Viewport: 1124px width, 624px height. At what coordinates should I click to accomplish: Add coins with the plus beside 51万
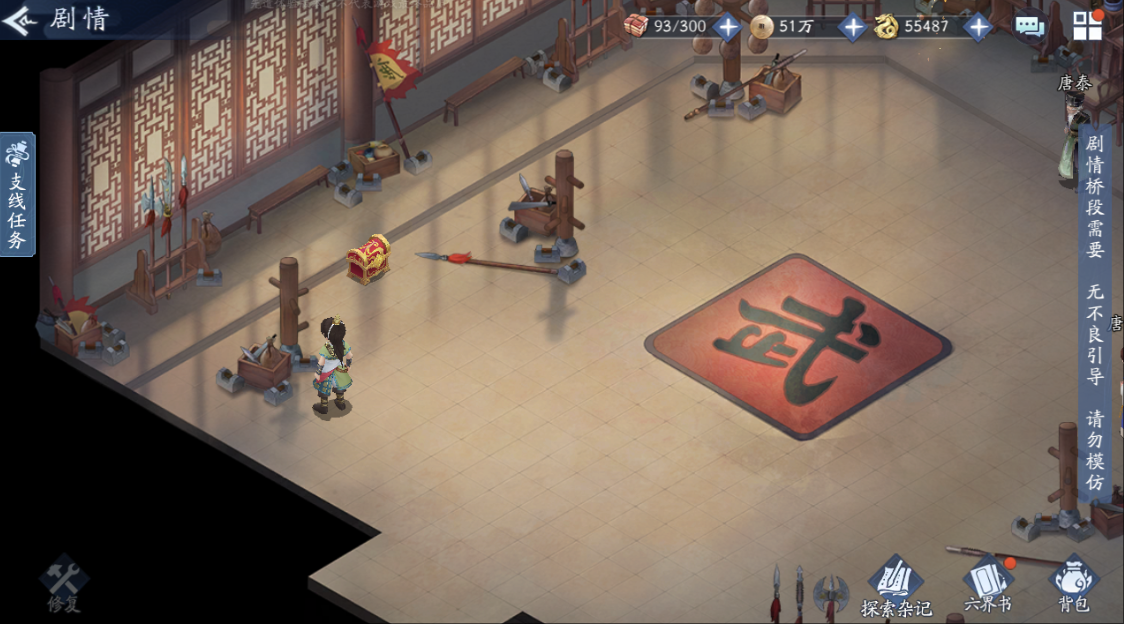pyautogui.click(x=852, y=27)
